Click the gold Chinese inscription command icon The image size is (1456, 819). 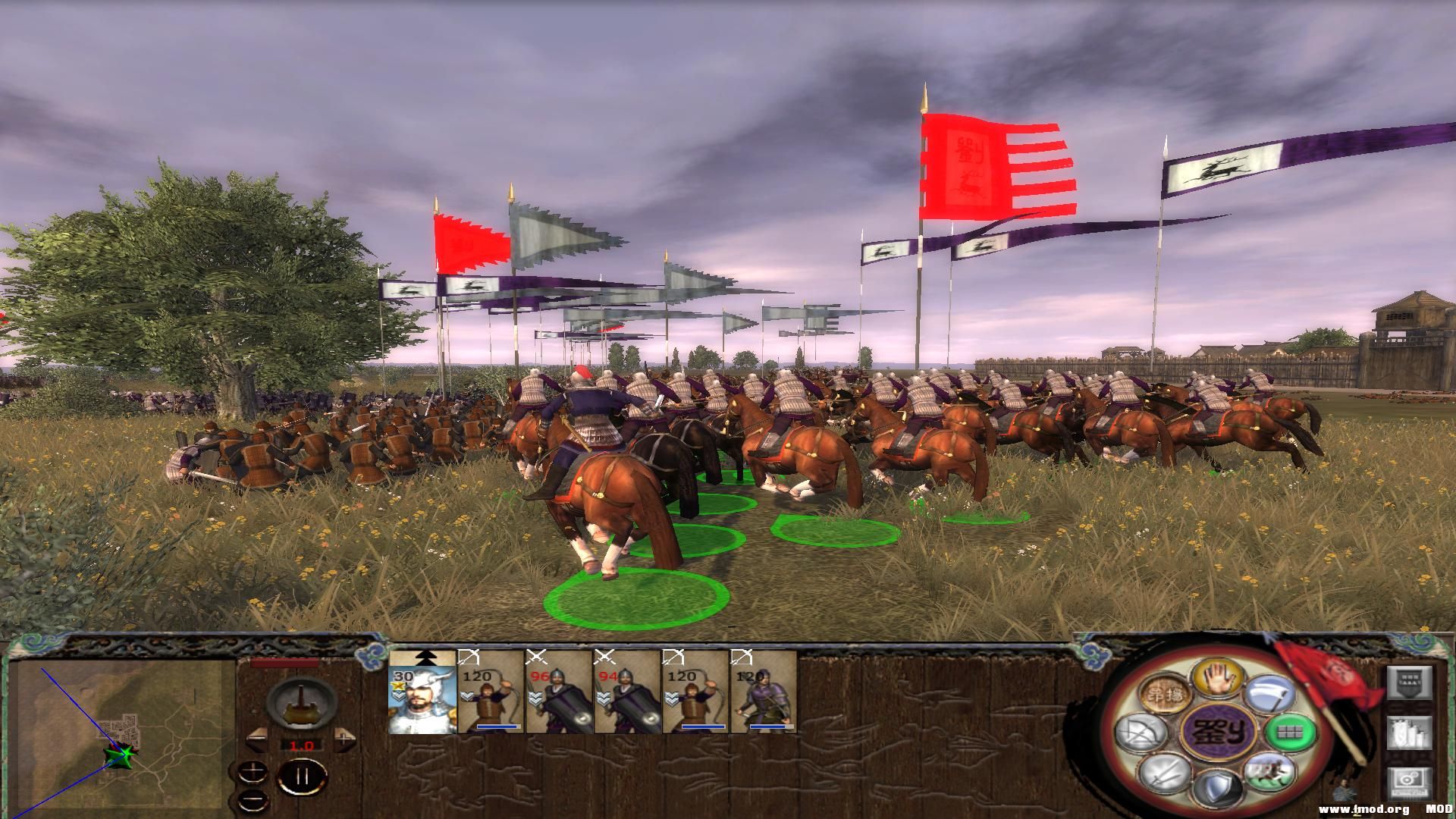tap(1165, 693)
